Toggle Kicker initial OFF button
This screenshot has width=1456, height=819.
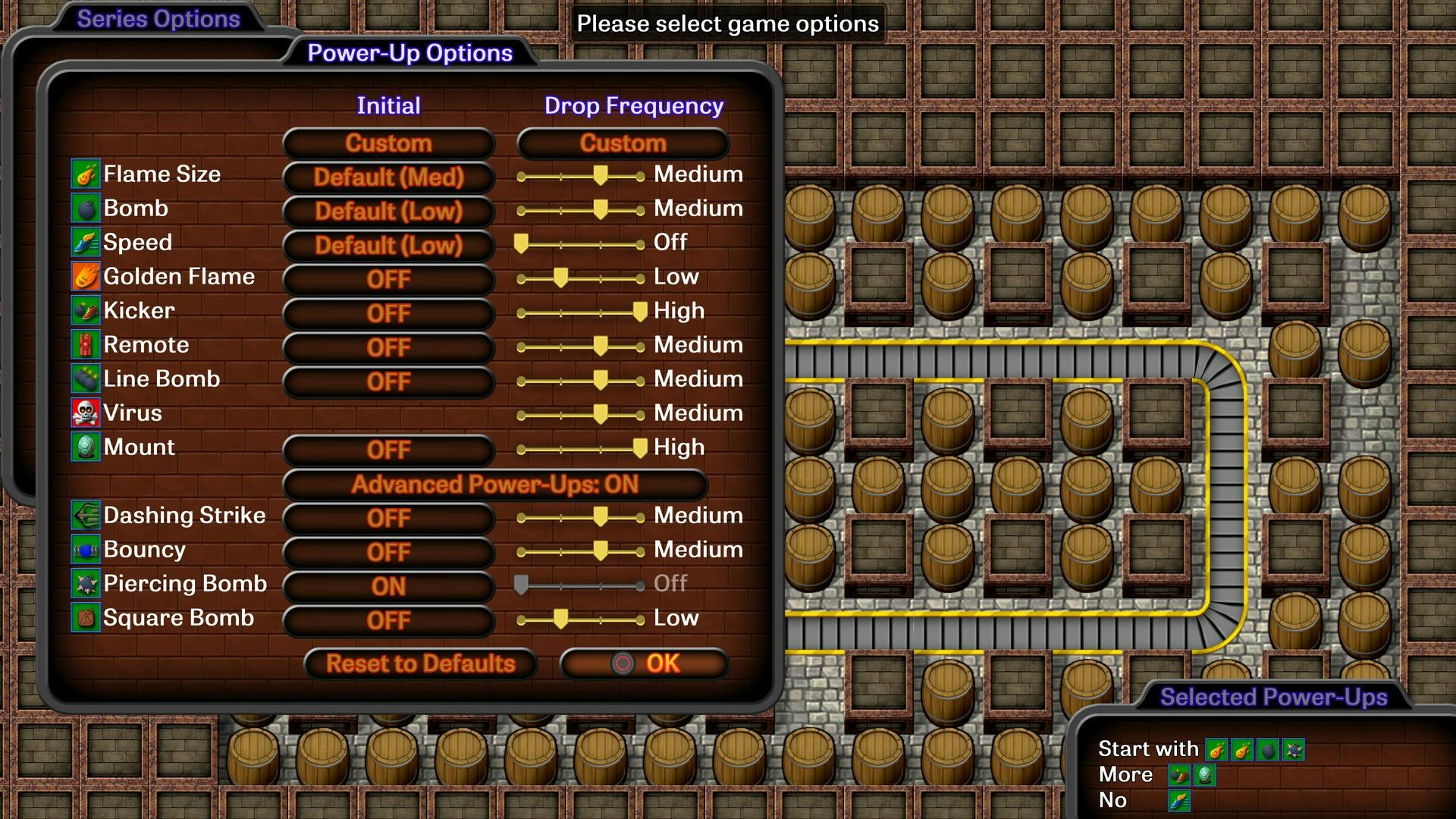(388, 314)
